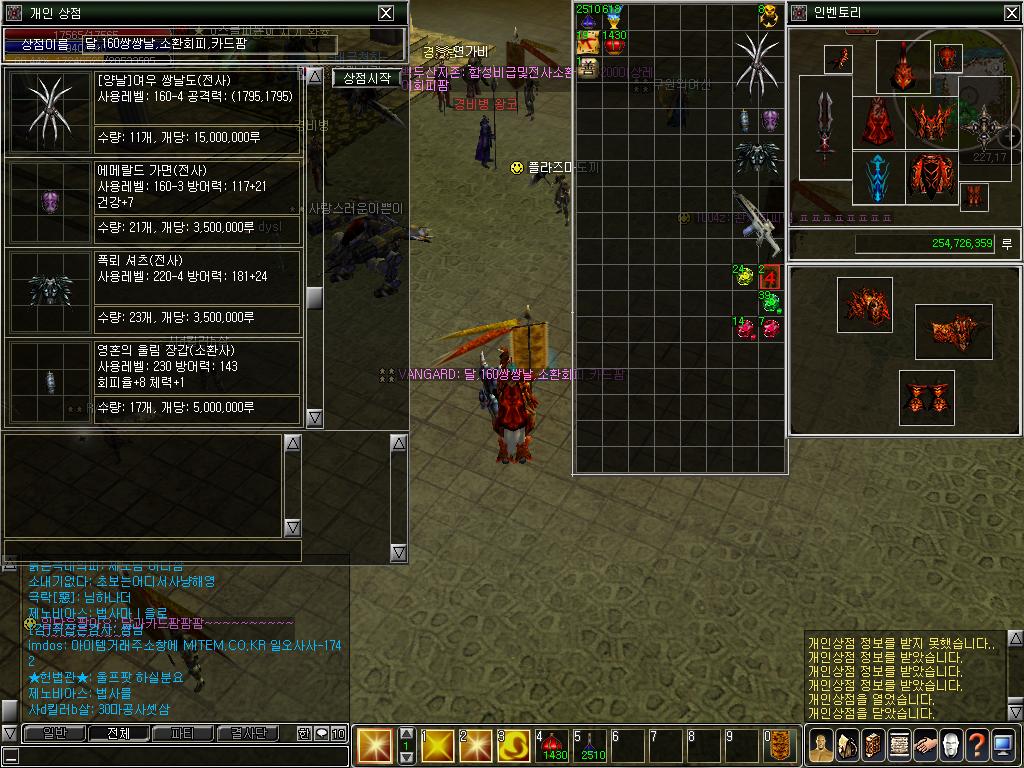
Task: Close the personal shop window
Action: coord(386,13)
